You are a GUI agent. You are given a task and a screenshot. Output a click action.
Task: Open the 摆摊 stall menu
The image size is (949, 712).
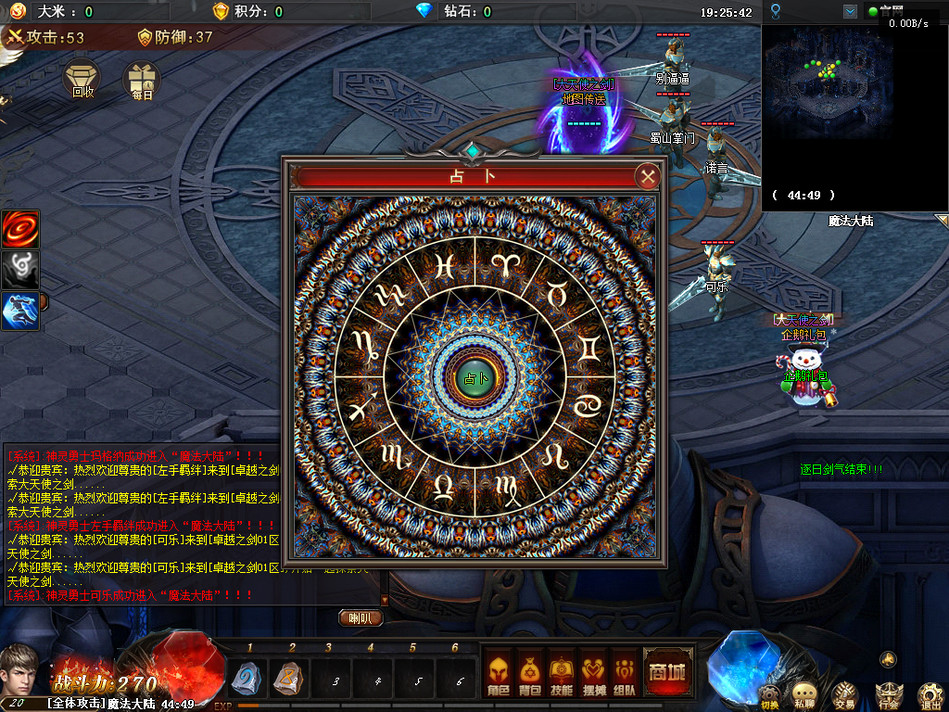tap(594, 676)
